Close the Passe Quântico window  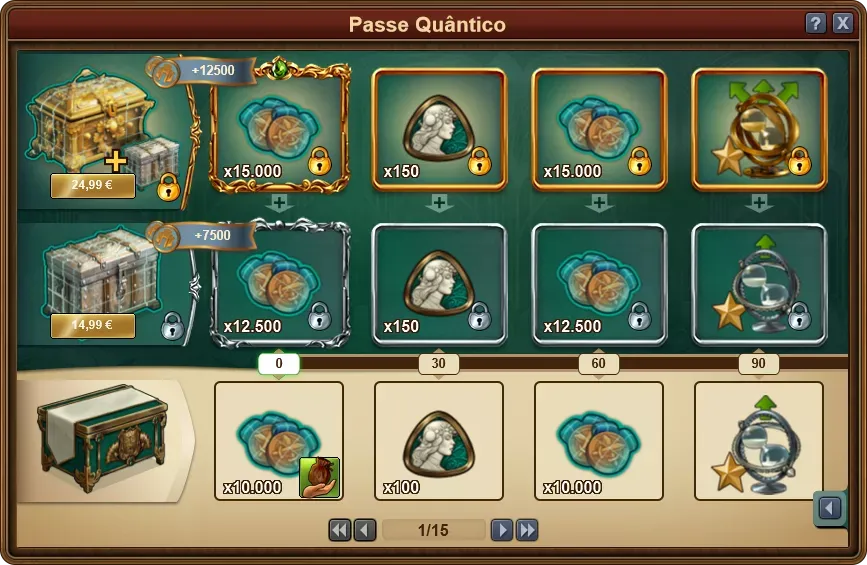(x=842, y=24)
